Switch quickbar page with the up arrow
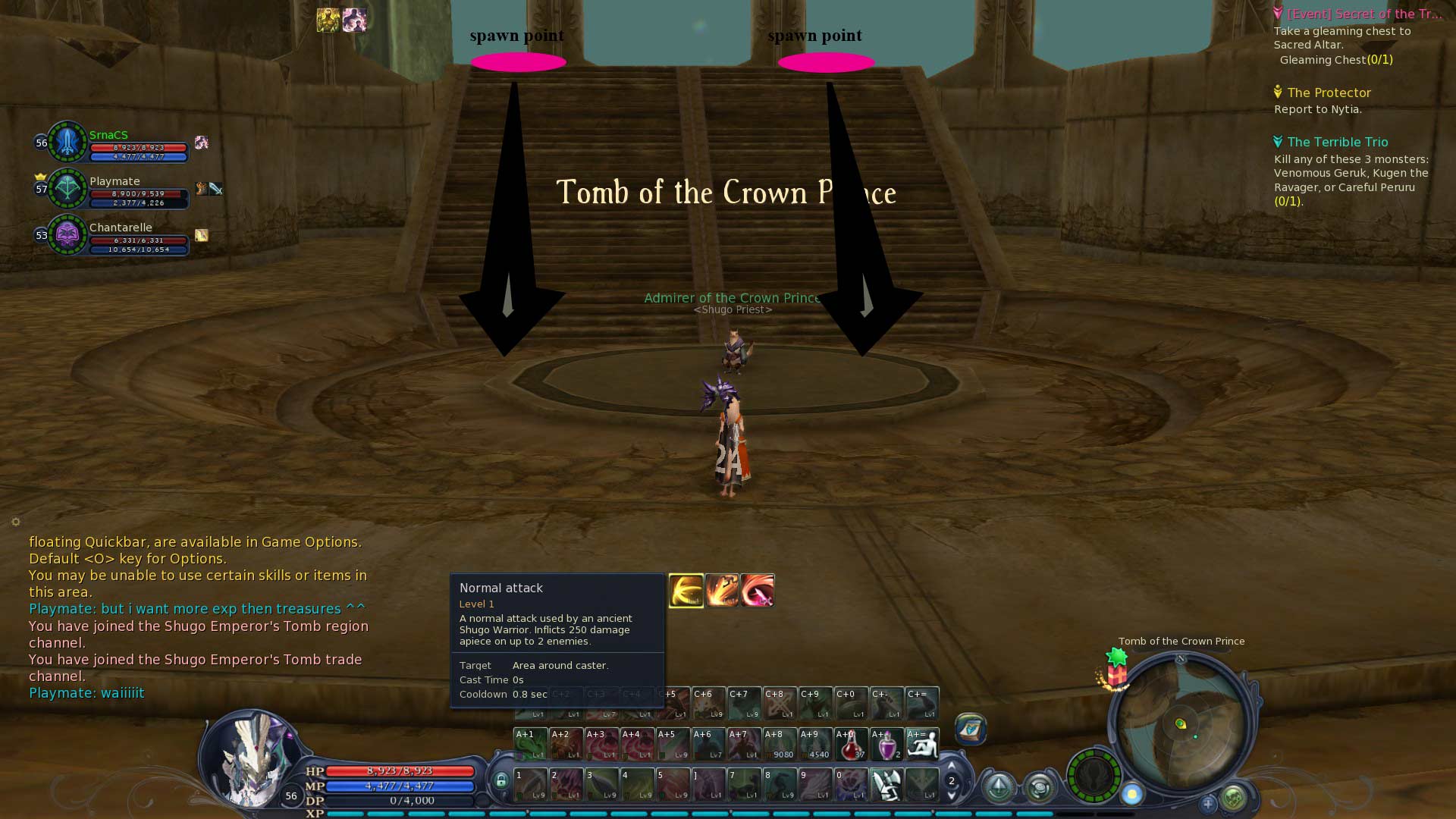The image size is (1456, 819). 952,765
